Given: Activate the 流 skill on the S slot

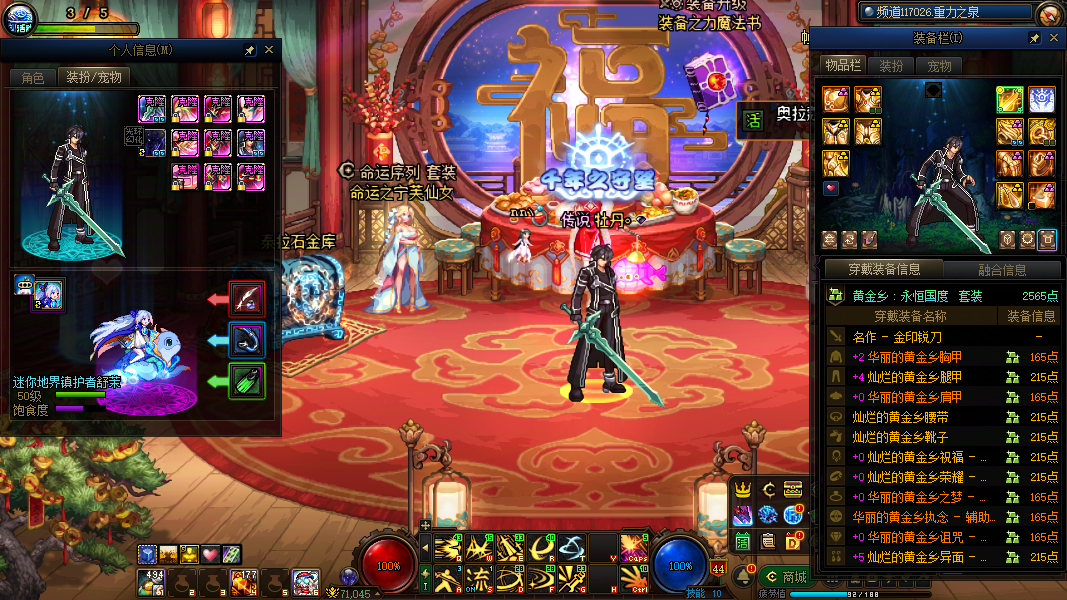Looking at the screenshot, I should [479, 578].
